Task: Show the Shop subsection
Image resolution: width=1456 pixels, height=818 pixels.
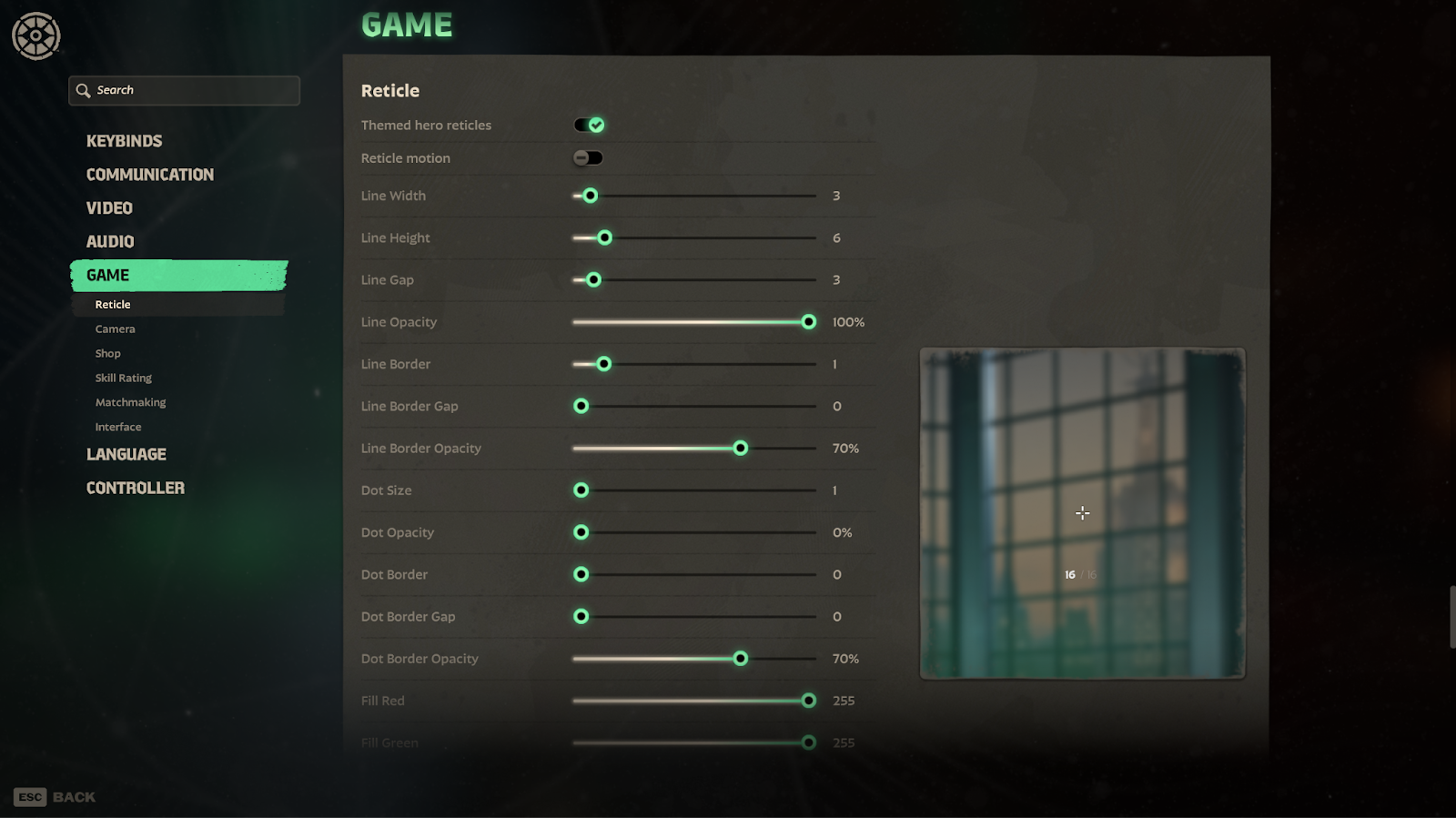Action: click(107, 354)
